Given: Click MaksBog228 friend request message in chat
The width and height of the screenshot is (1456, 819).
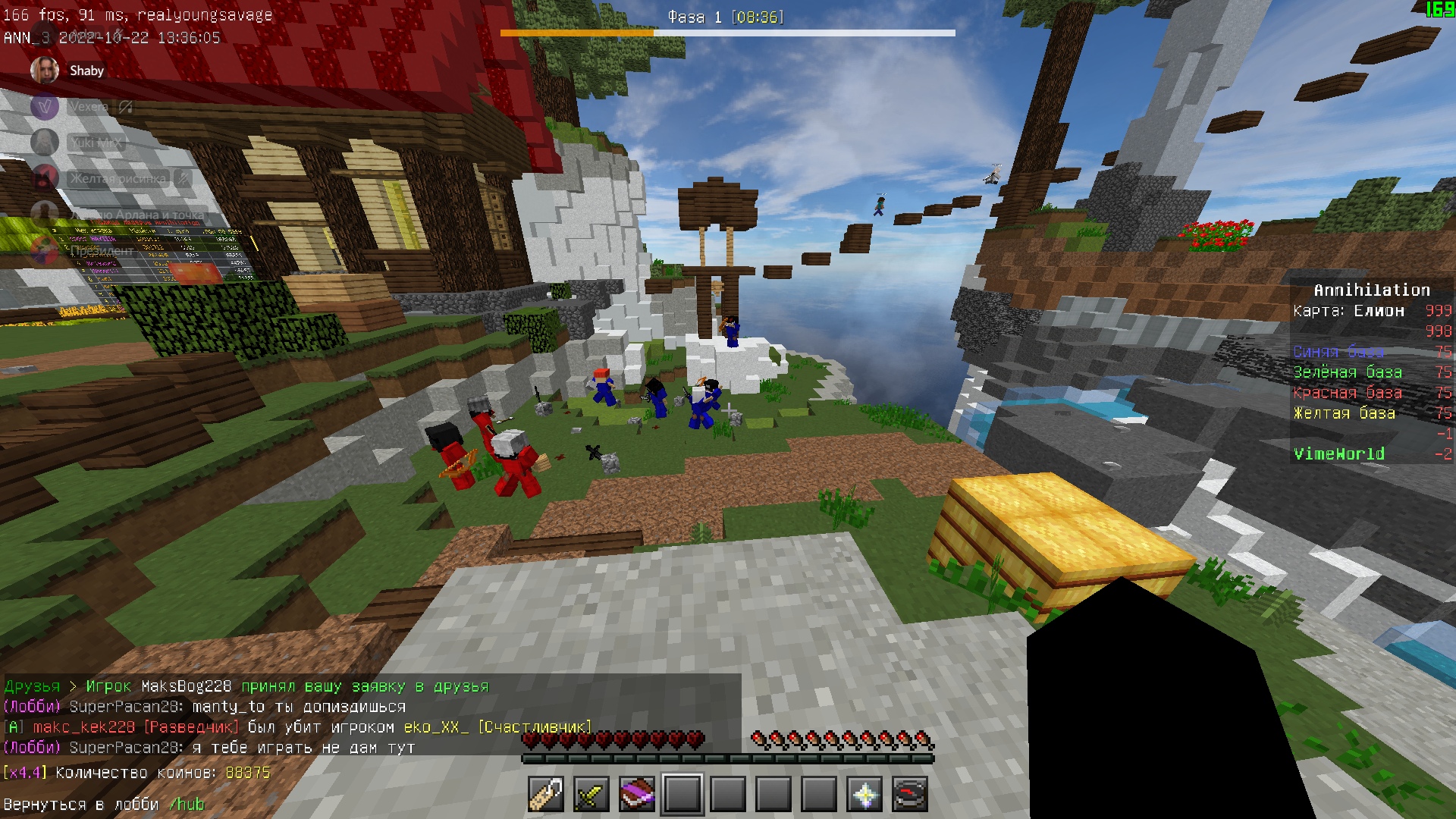Looking at the screenshot, I should coord(246,686).
